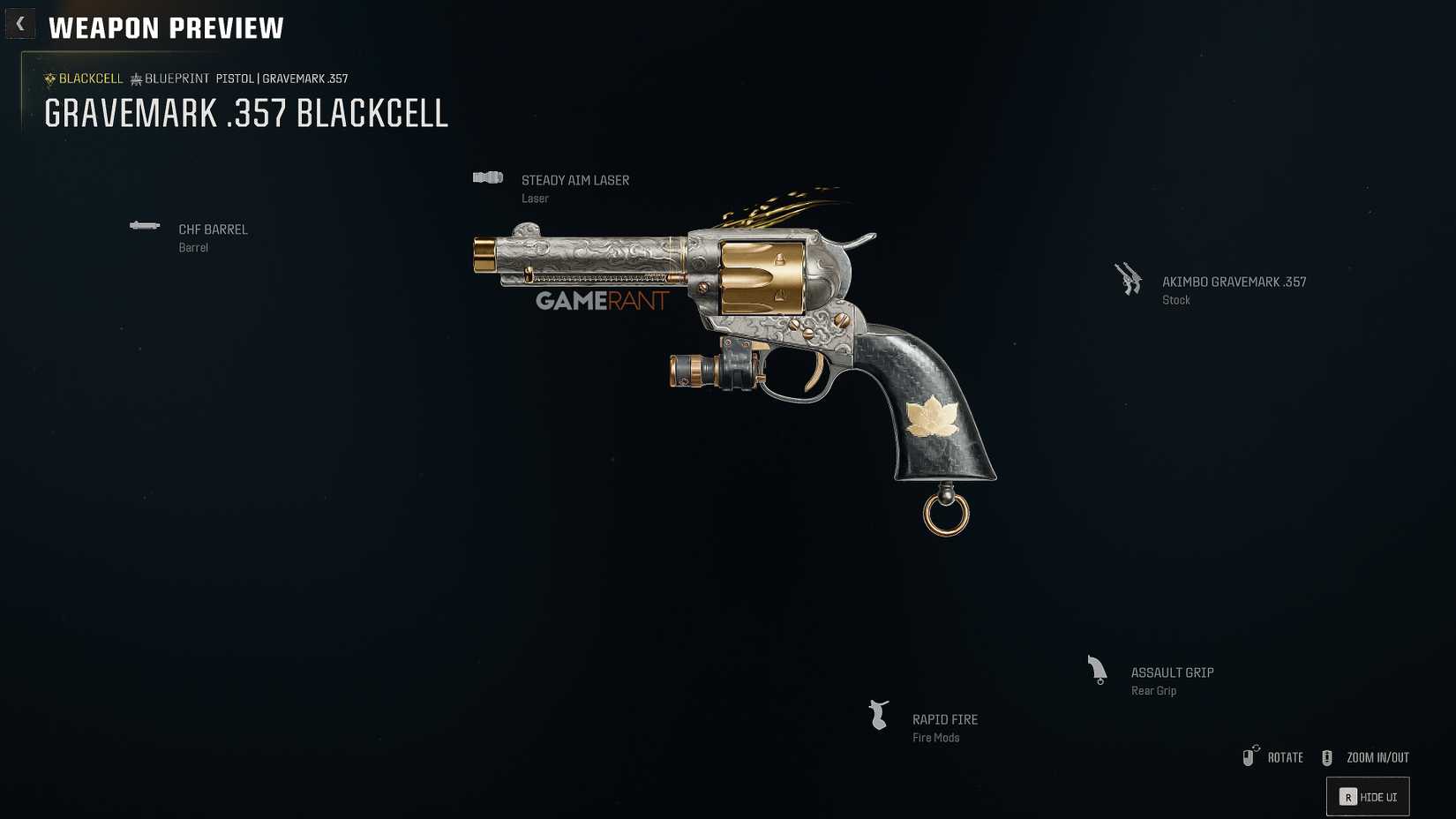Open the Assault Grip rear grip icon
This screenshot has height=819, width=1456.
pyautogui.click(x=1097, y=670)
